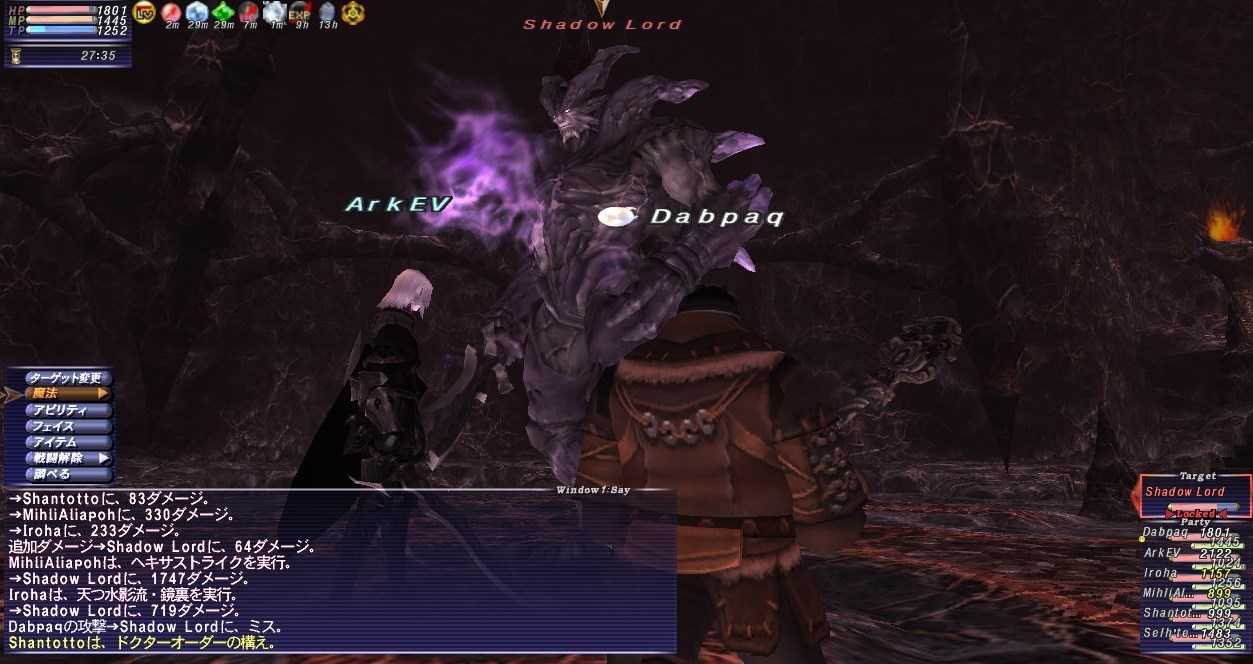Open the フェイス trust menu entry
The width and height of the screenshot is (1253, 664).
pos(62,426)
